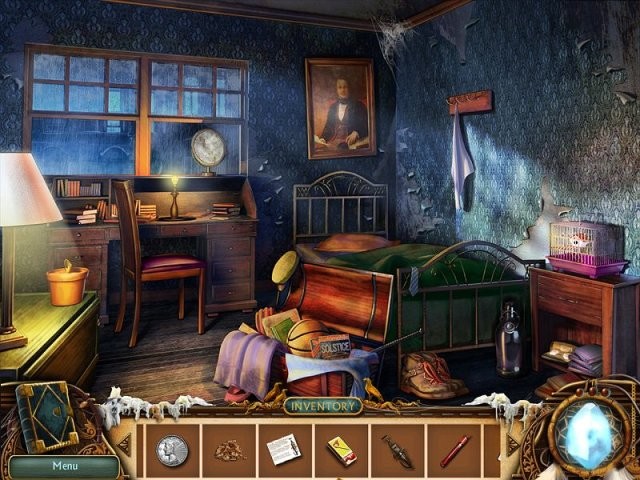Image resolution: width=640 pixels, height=480 pixels.
Task: Select the paper note in inventory
Action: tap(284, 449)
